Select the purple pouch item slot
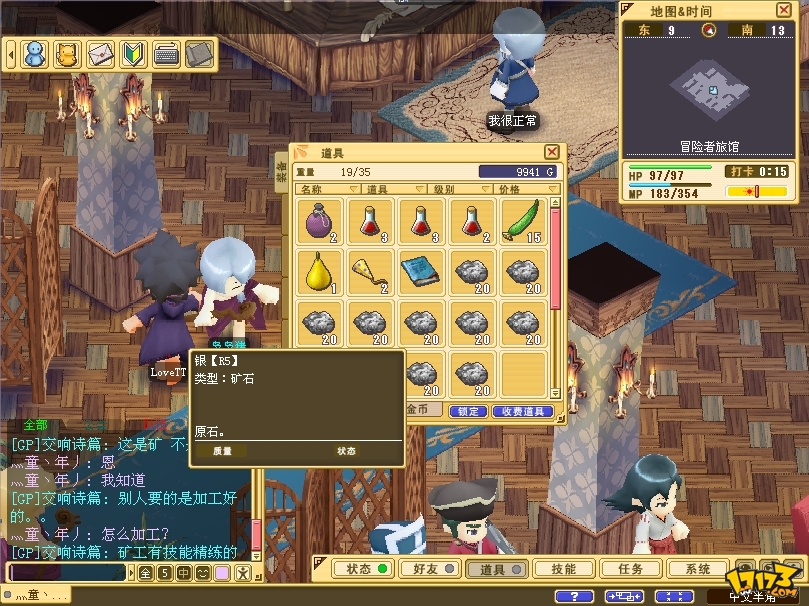Image resolution: width=809 pixels, height=606 pixels. [320, 221]
